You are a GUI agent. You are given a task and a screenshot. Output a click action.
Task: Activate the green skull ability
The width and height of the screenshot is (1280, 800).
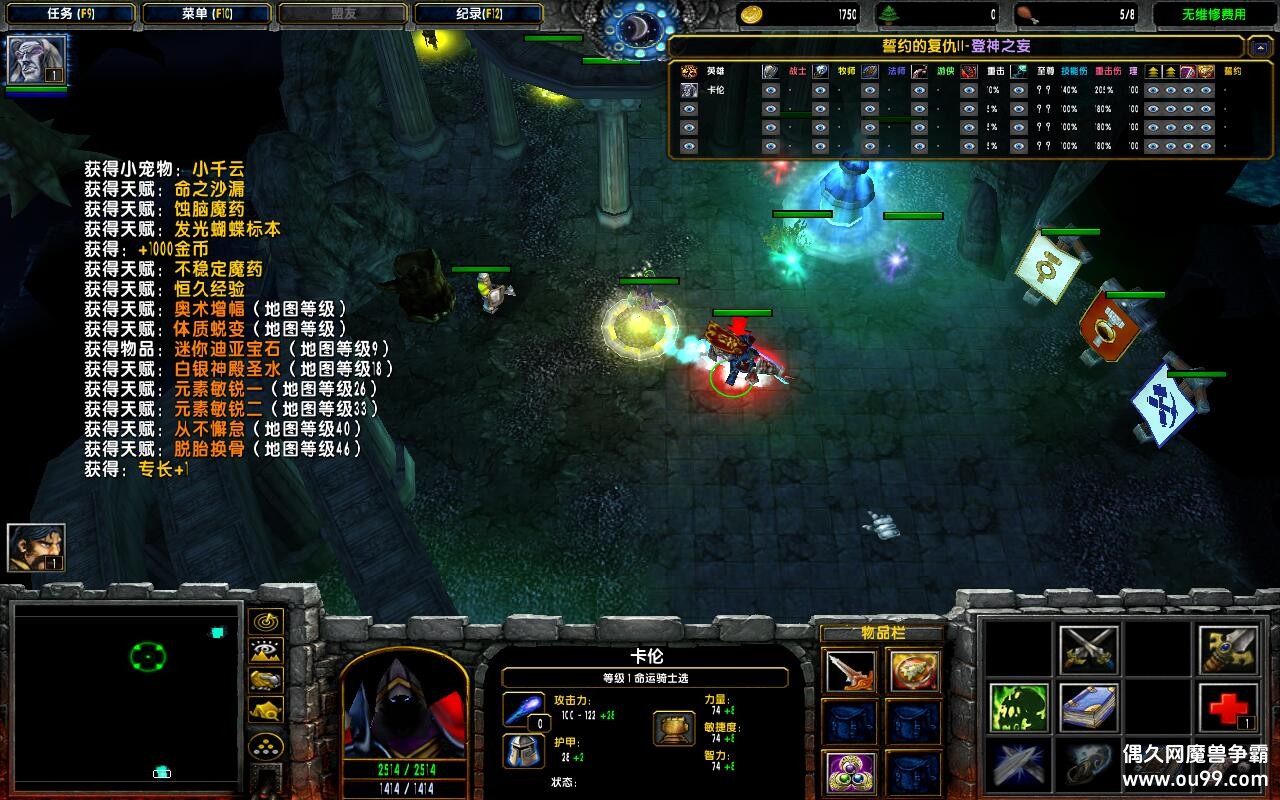[x=1018, y=707]
